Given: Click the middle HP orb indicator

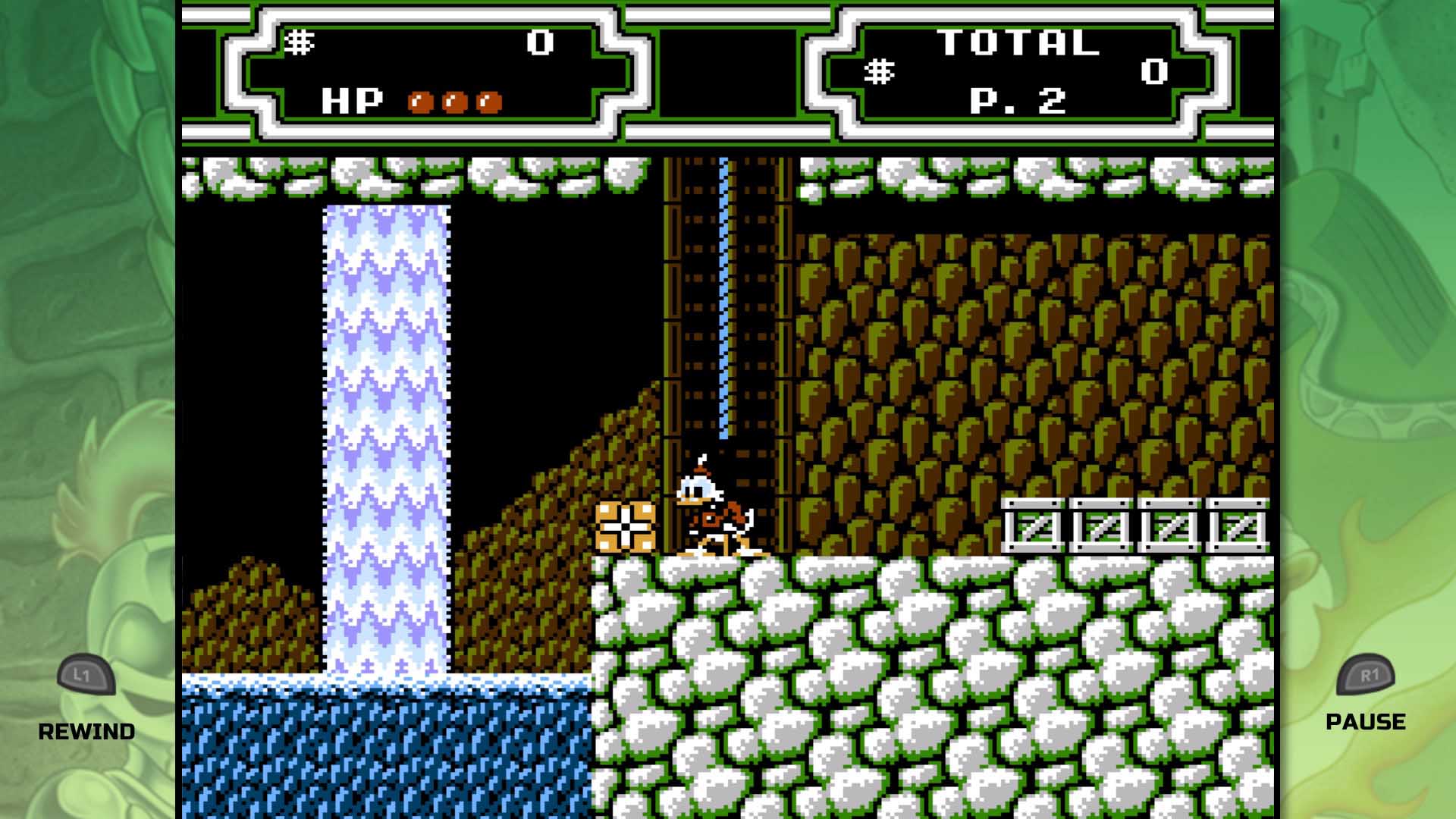Looking at the screenshot, I should click(x=455, y=101).
